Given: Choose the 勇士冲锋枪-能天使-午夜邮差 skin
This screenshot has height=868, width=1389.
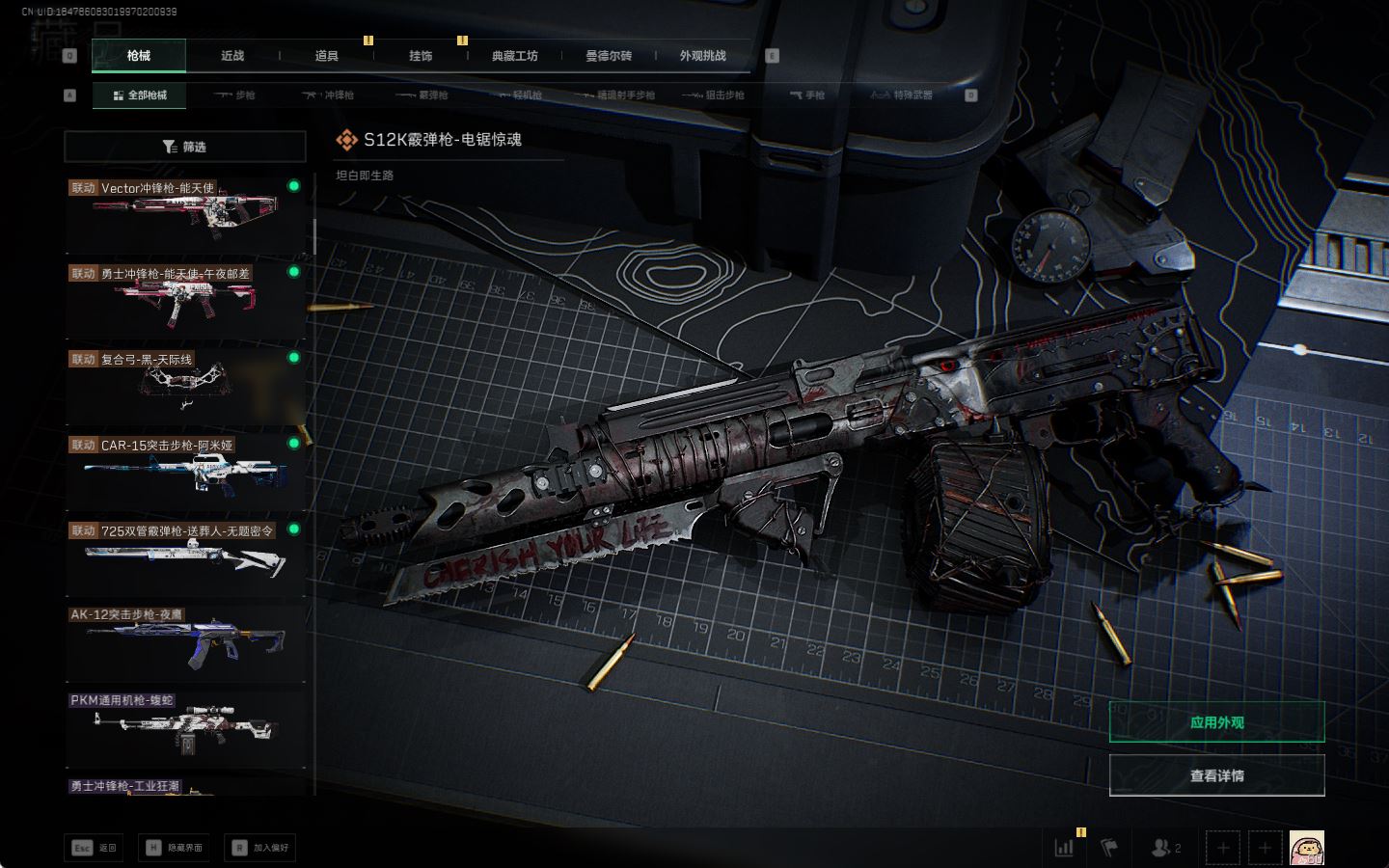Looking at the screenshot, I should click(x=184, y=298).
